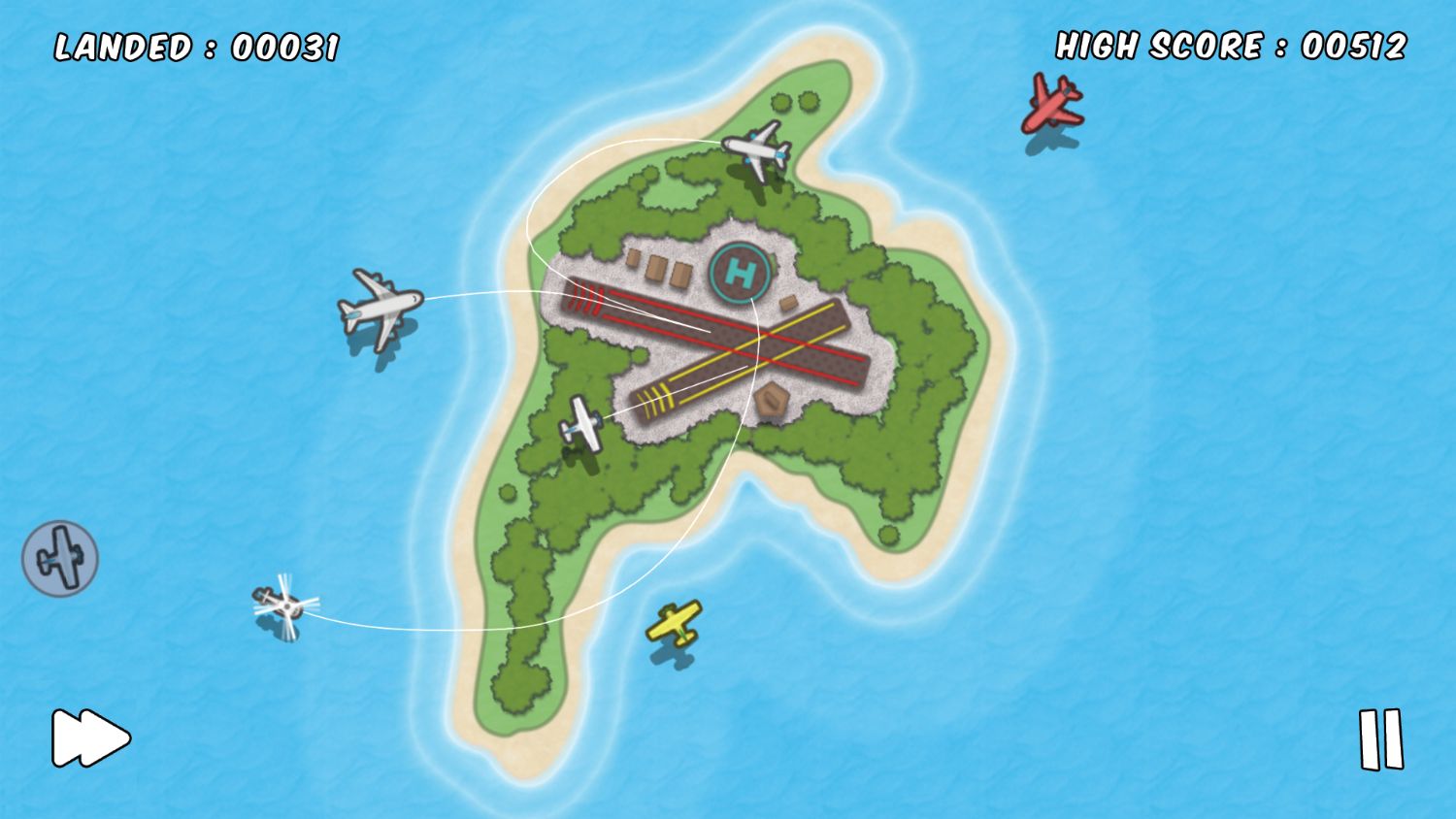Image resolution: width=1456 pixels, height=819 pixels.
Task: Select the helicopter flying over the sea
Action: click(x=288, y=608)
